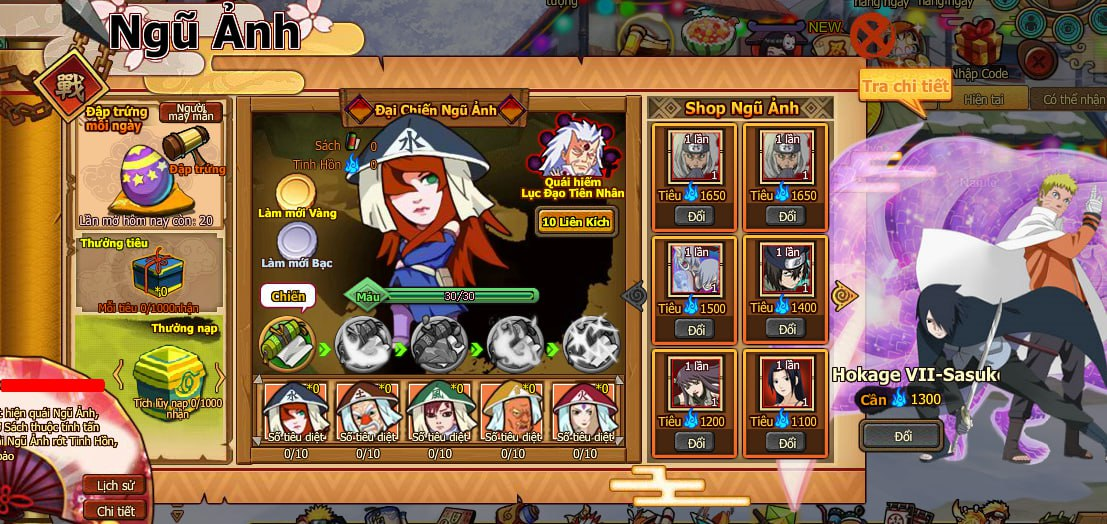Click Đổi for the 1100 shop item
The width and height of the screenshot is (1107, 524).
pyautogui.click(x=787, y=442)
